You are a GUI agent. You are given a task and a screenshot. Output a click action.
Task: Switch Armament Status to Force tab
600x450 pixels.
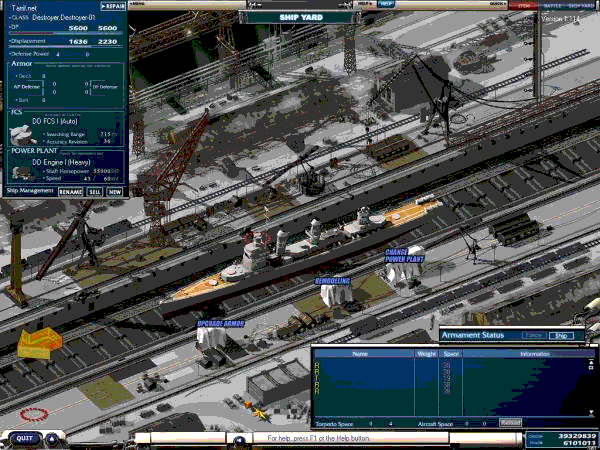tap(534, 335)
